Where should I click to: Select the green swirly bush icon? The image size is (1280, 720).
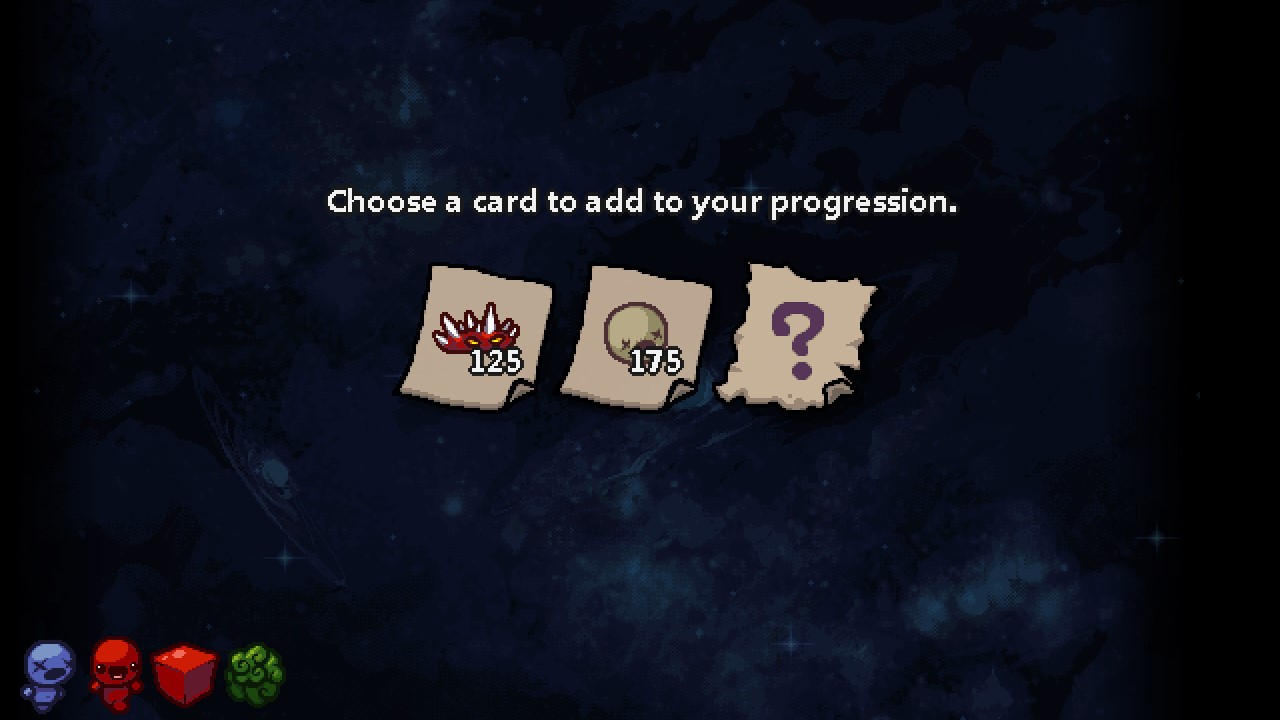click(x=254, y=673)
